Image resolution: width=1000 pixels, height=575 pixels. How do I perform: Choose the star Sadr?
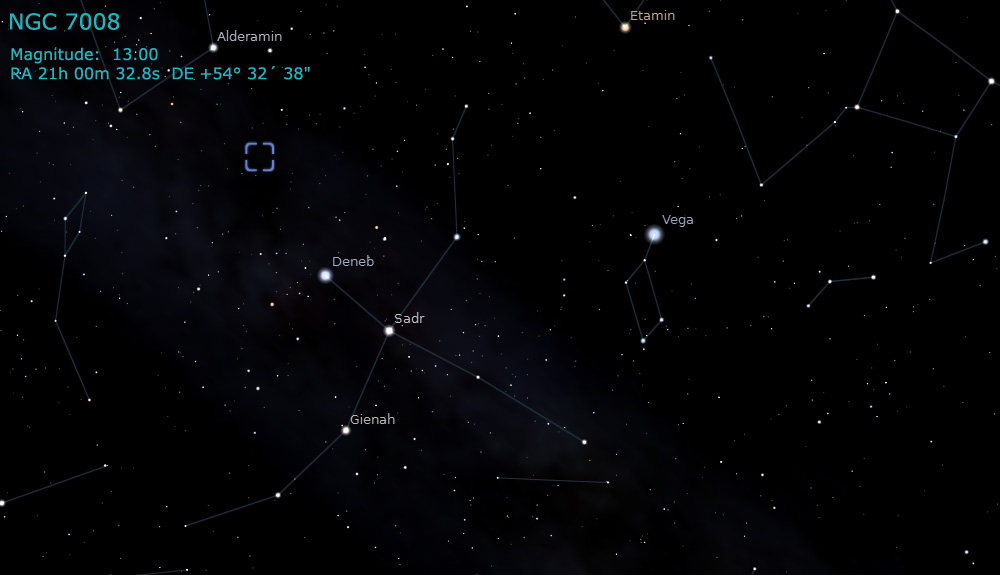coord(389,330)
